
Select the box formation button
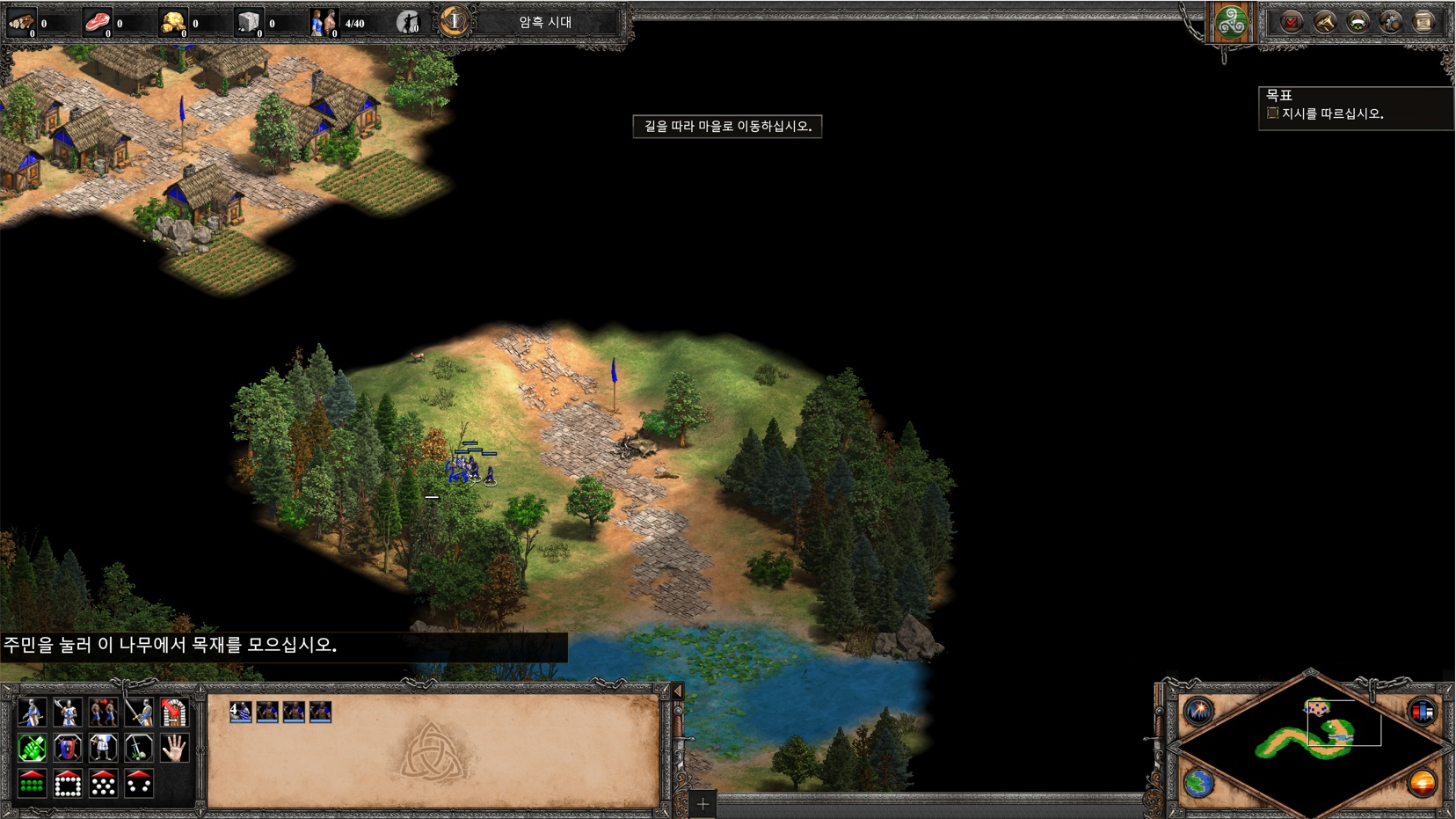tap(68, 784)
